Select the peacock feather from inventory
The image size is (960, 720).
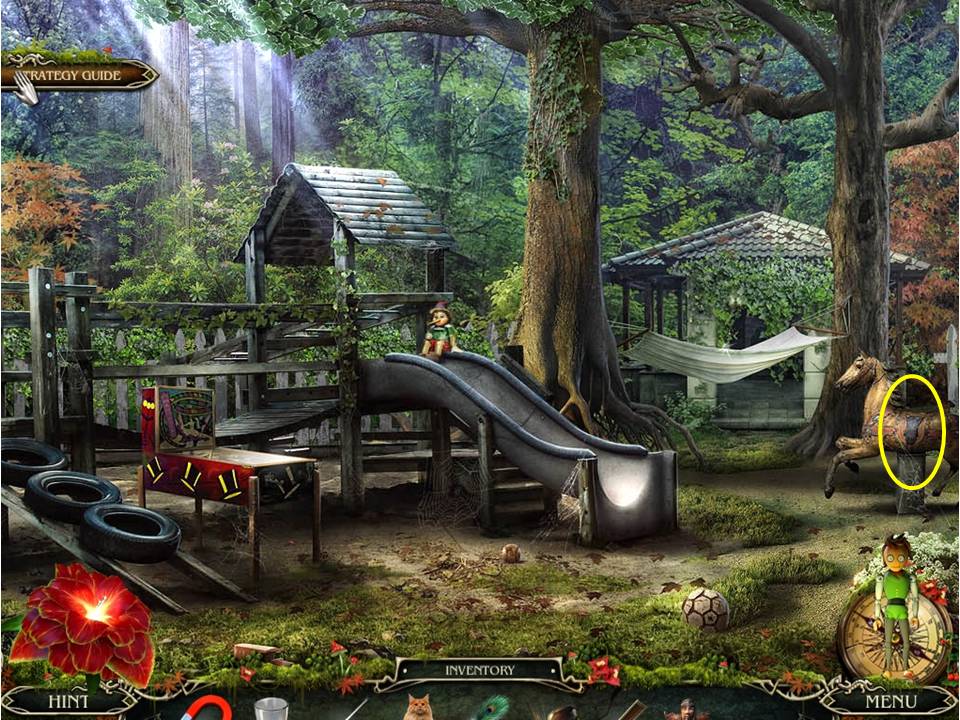(x=493, y=708)
